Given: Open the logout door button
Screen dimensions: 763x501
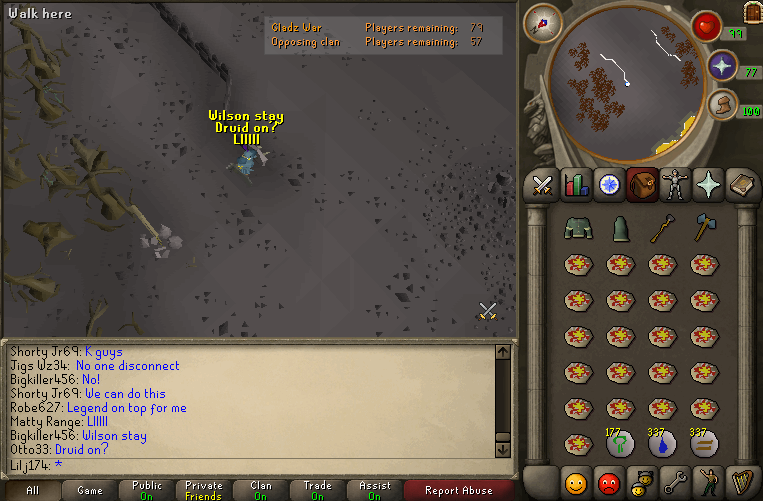Looking at the screenshot, I should 752,11.
